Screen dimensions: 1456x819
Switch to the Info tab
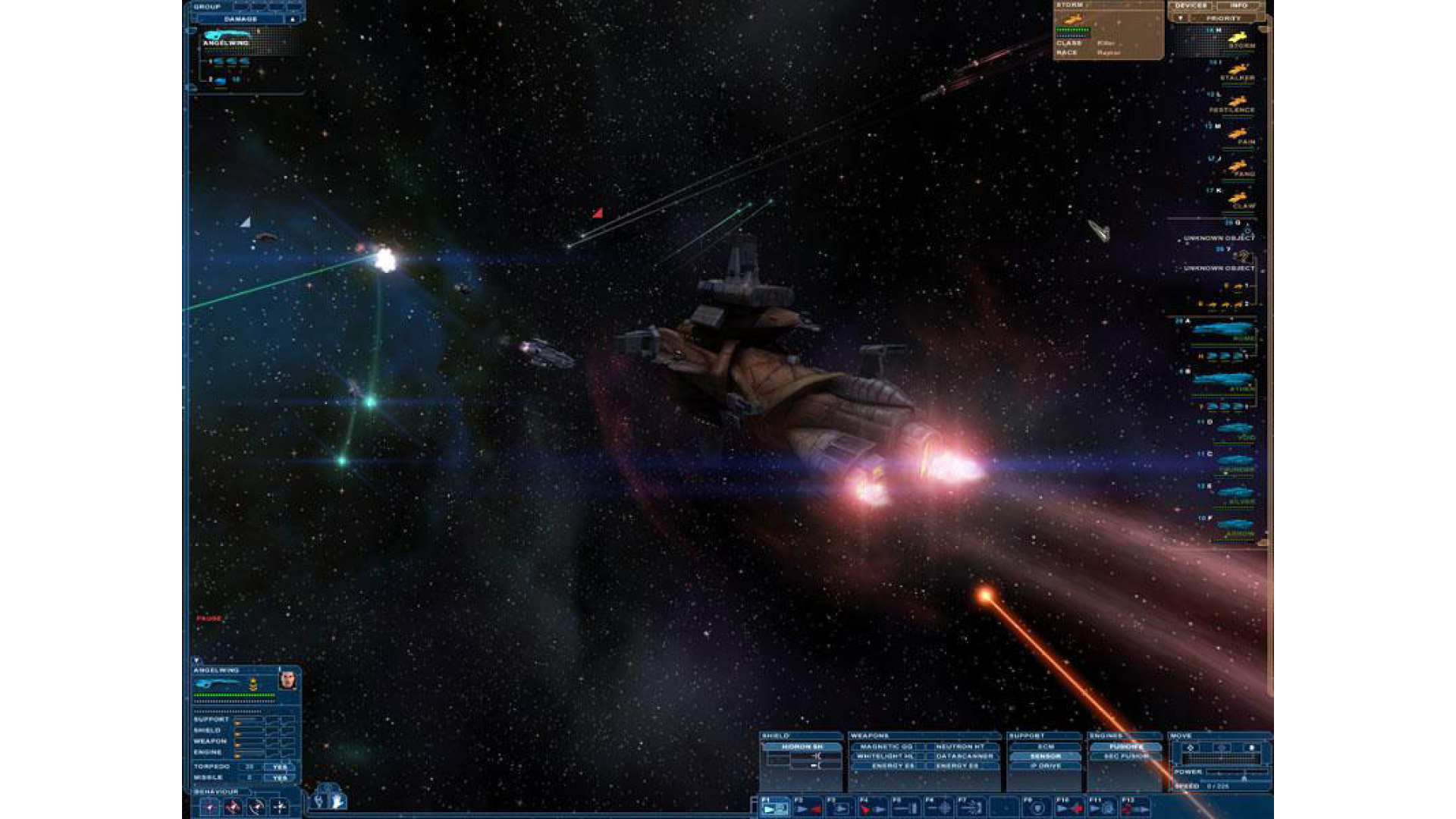click(1238, 6)
